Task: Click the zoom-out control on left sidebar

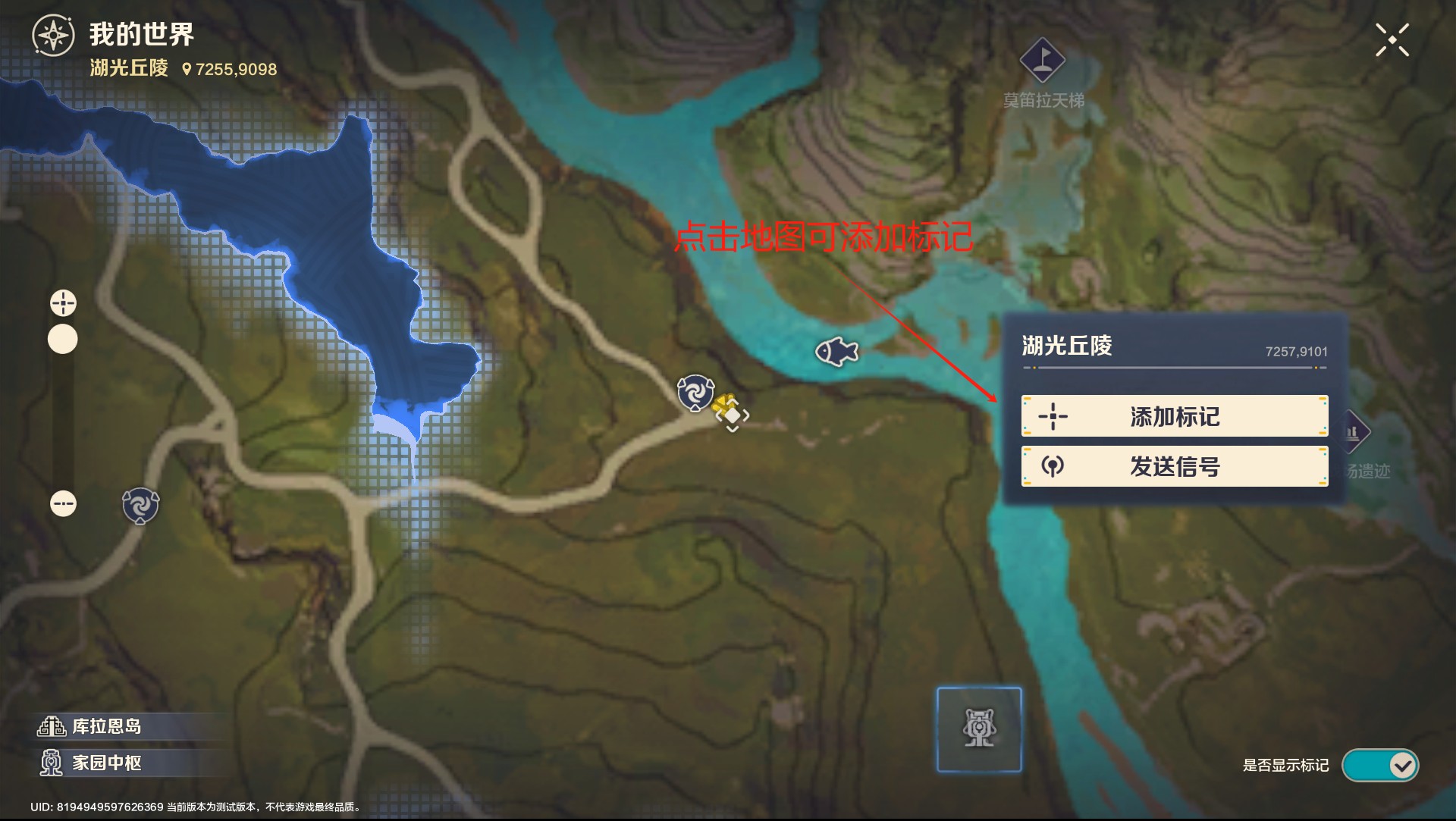Action: click(64, 503)
